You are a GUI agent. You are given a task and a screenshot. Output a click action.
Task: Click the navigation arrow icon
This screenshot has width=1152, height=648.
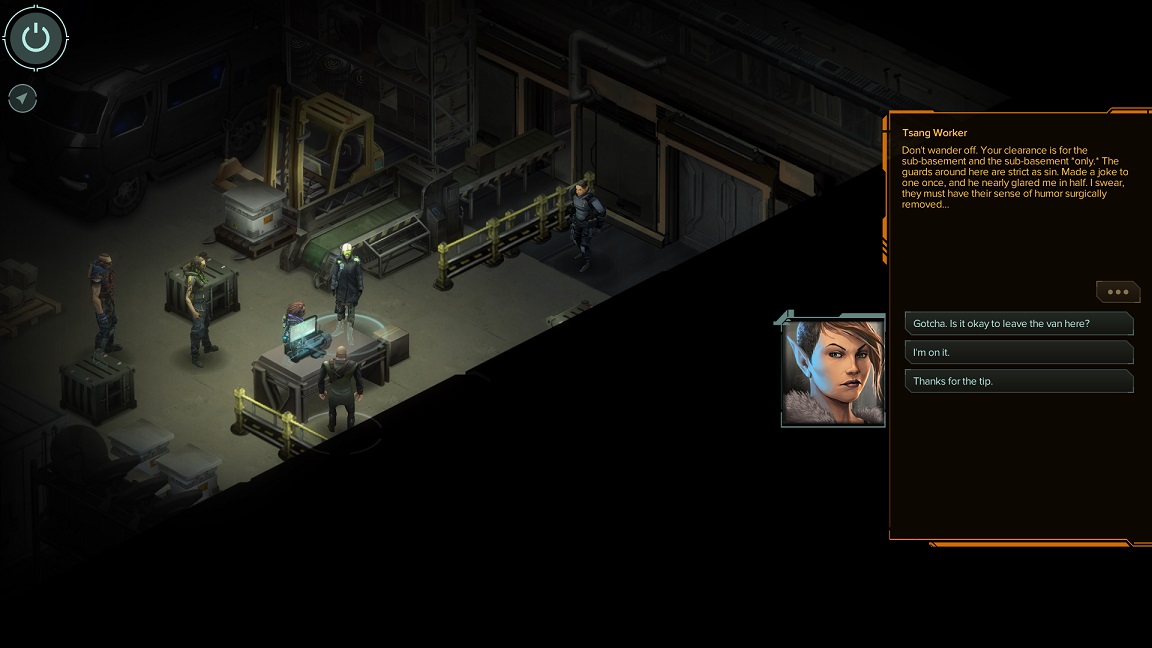pos(22,98)
